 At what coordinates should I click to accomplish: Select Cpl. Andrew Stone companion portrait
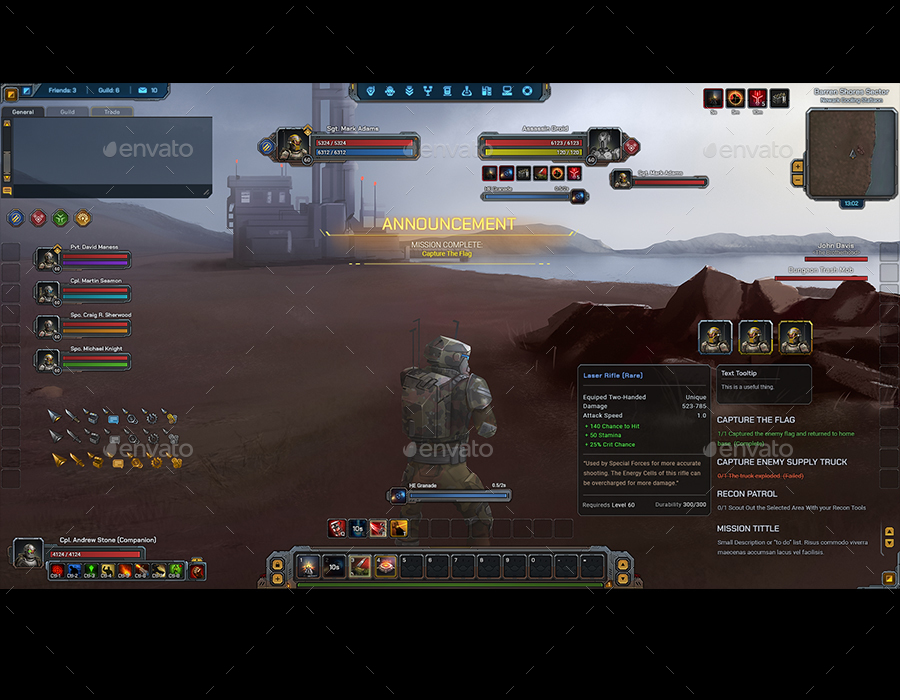[x=28, y=554]
